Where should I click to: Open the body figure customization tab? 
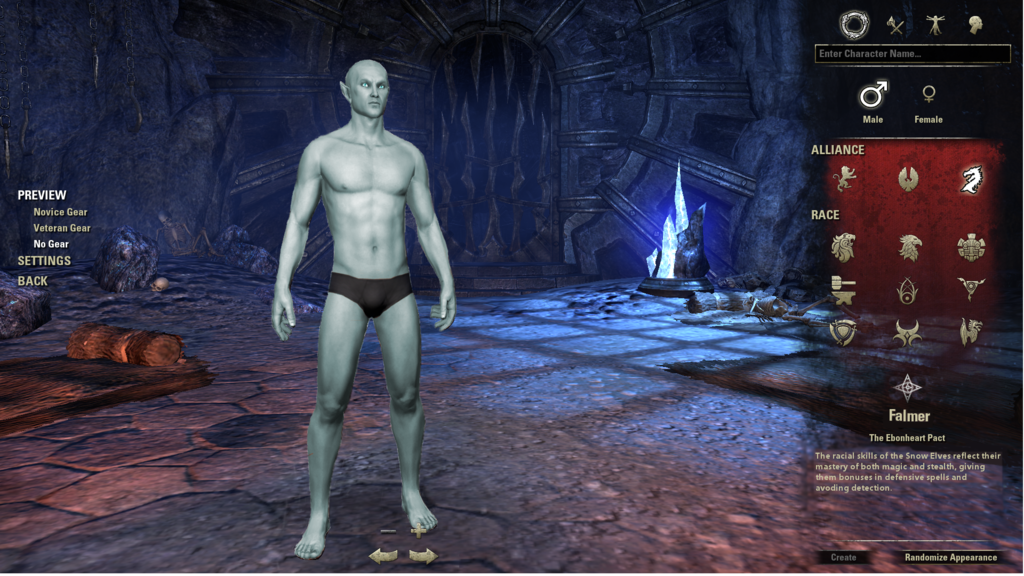click(x=936, y=24)
